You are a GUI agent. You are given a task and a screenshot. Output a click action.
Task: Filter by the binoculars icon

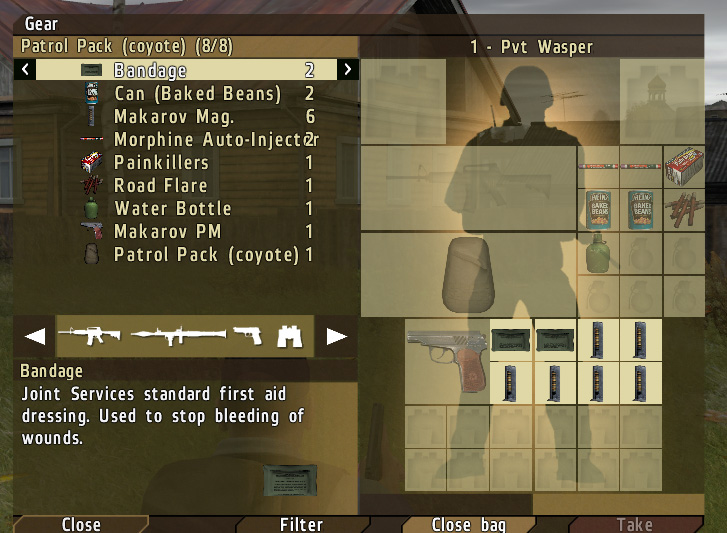click(290, 336)
